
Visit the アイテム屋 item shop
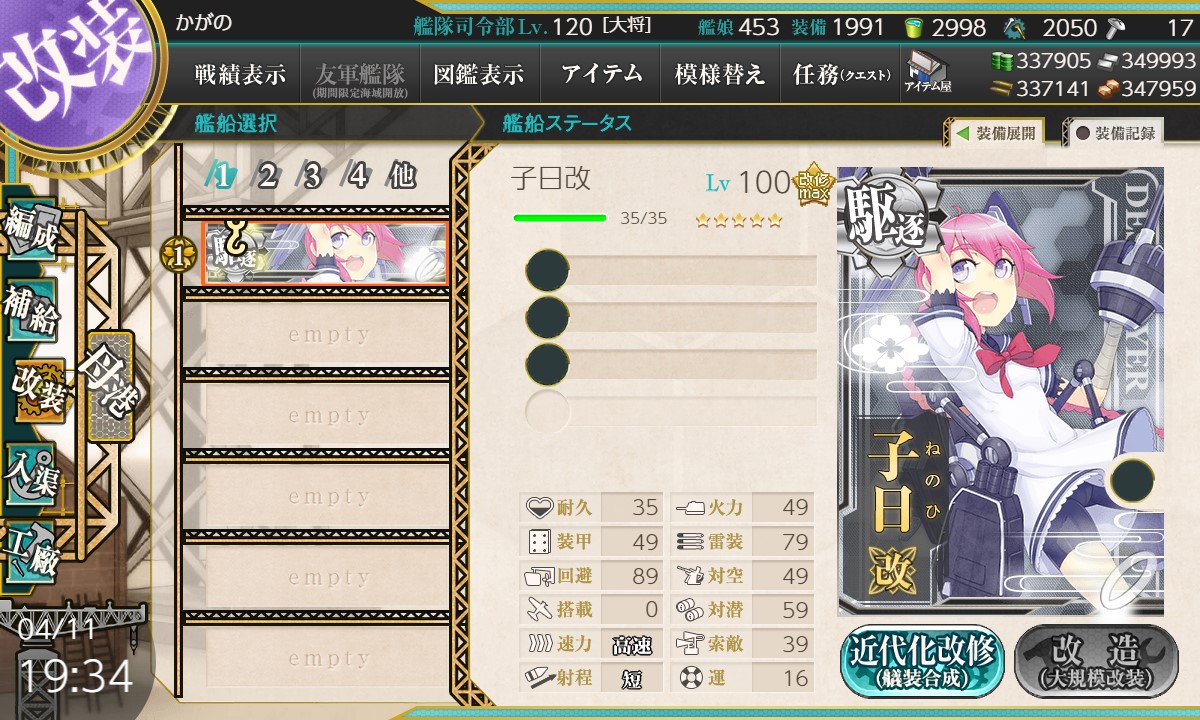[x=928, y=73]
